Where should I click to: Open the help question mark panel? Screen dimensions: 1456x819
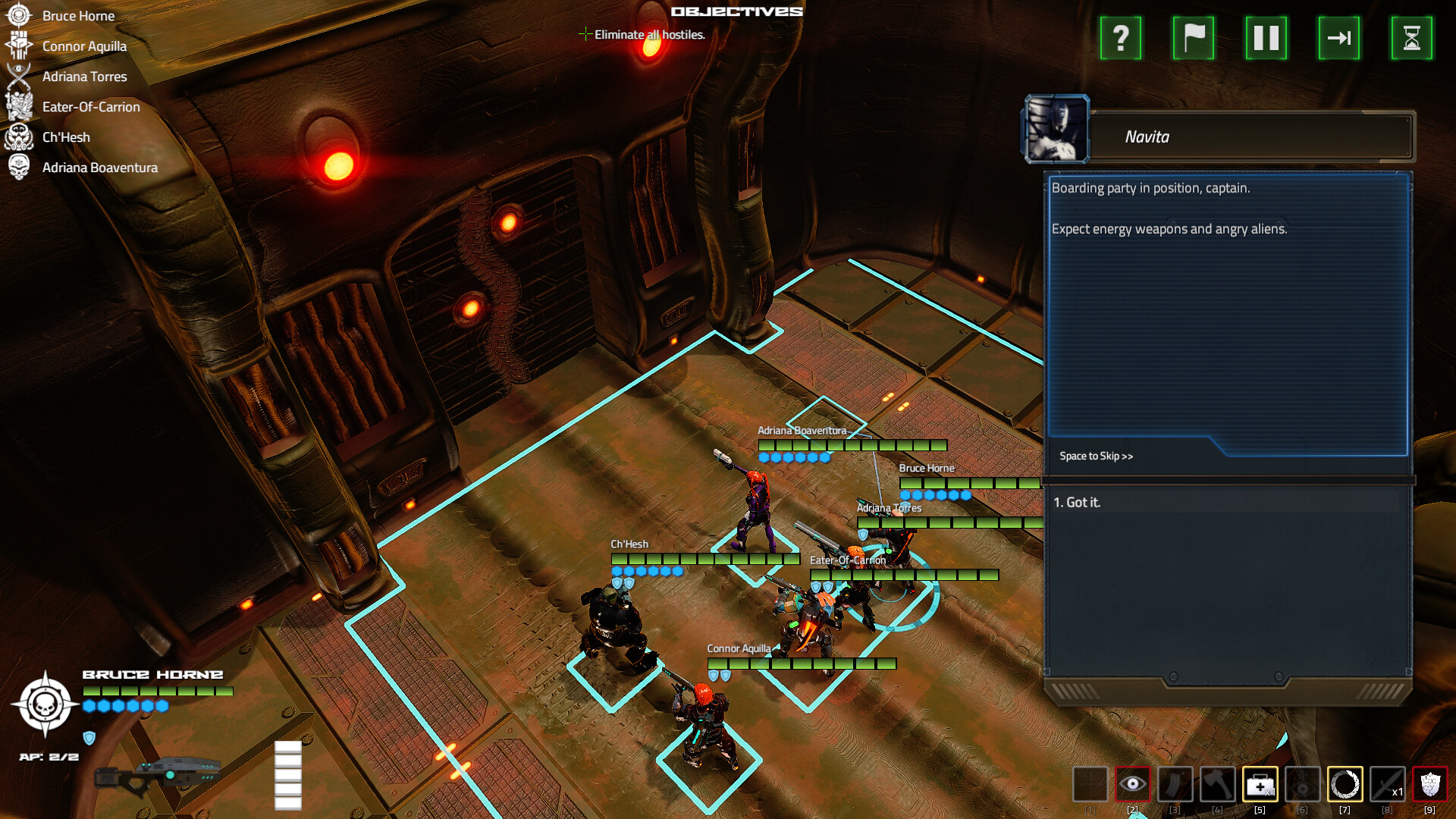(x=1120, y=39)
